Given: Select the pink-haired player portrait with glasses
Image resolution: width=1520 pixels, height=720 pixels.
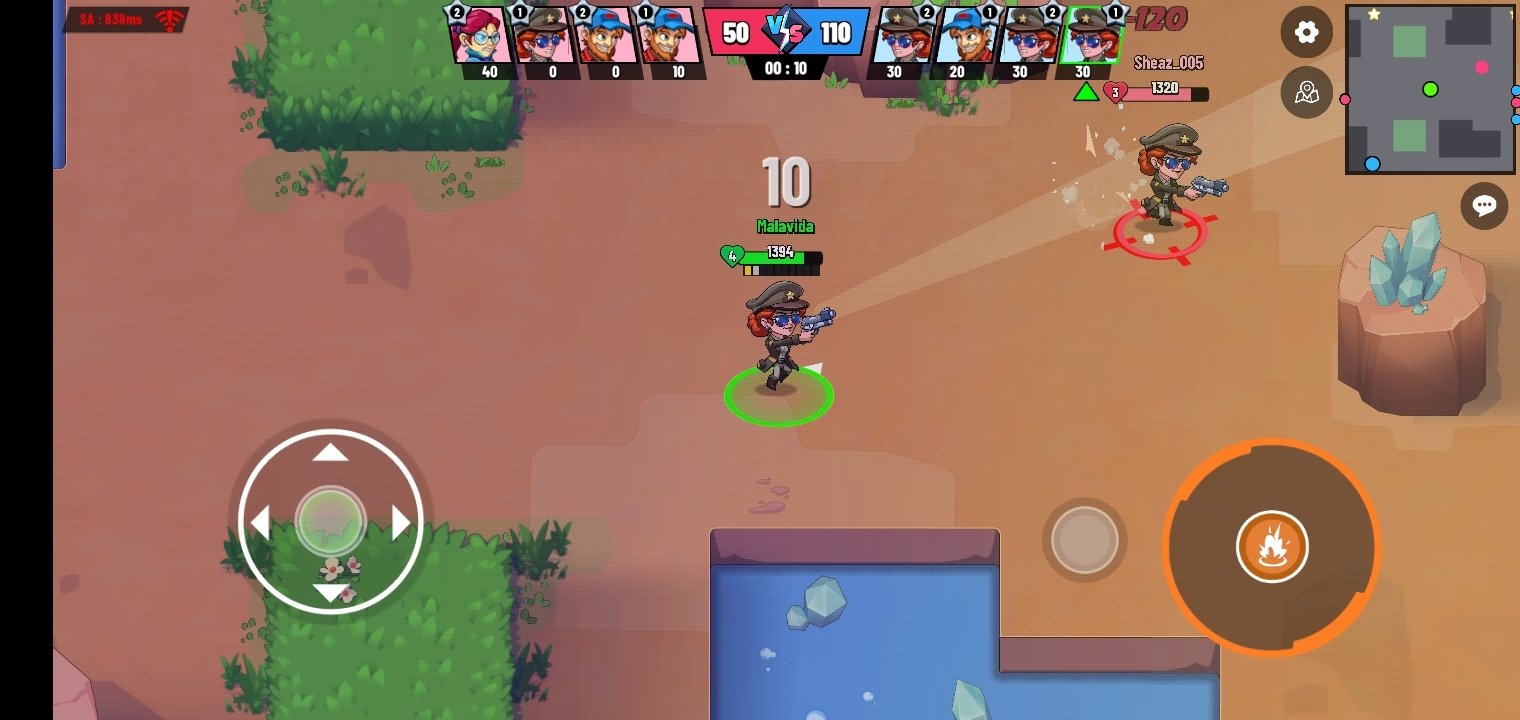Looking at the screenshot, I should (478, 37).
